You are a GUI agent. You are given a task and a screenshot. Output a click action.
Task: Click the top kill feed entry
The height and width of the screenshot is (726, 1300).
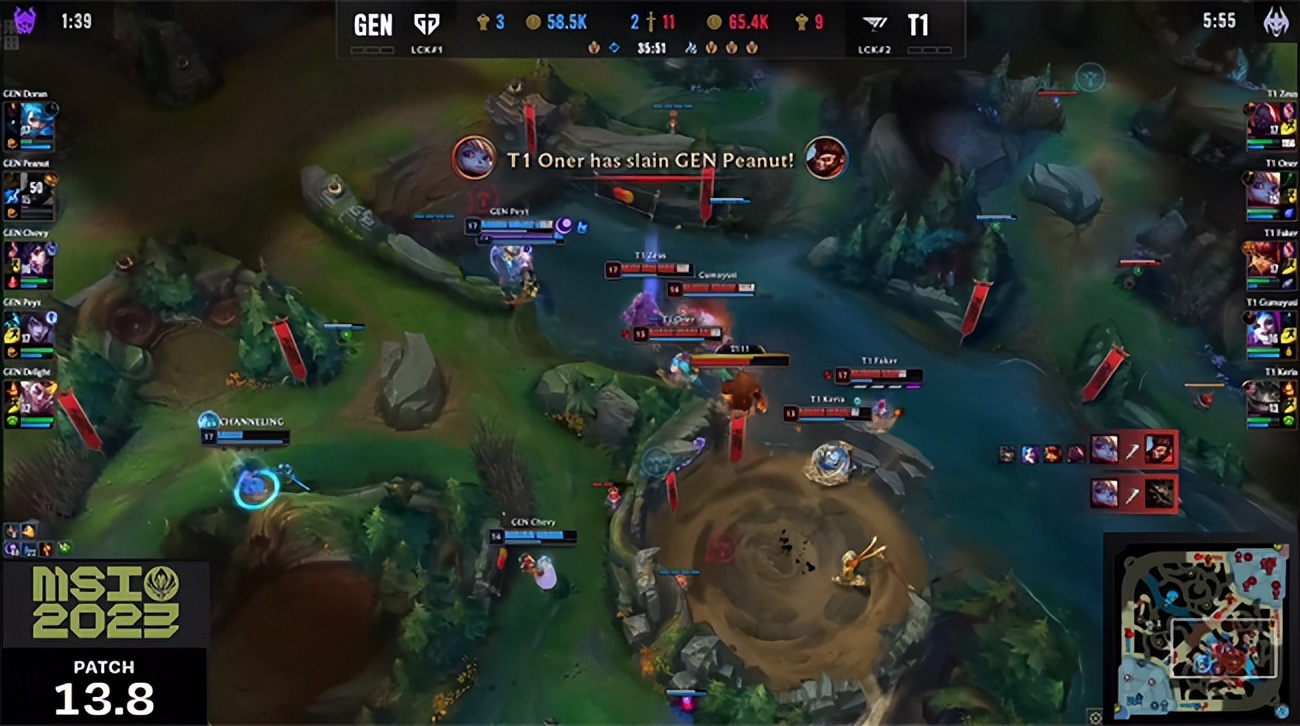[x=1133, y=449]
